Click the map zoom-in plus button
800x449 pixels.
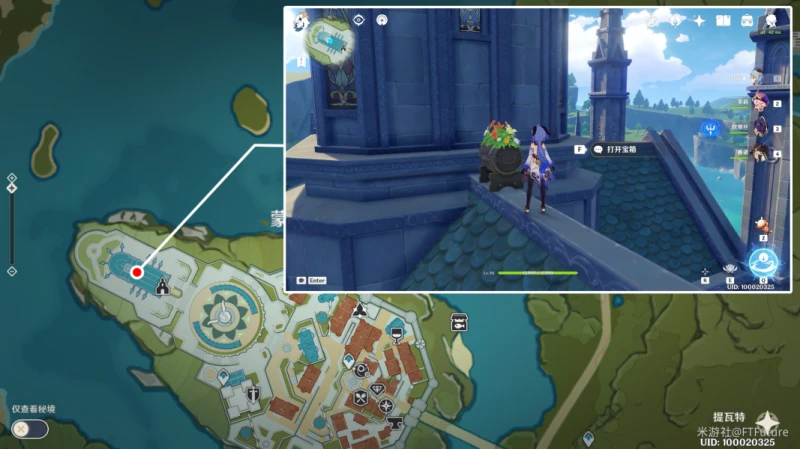tap(11, 178)
